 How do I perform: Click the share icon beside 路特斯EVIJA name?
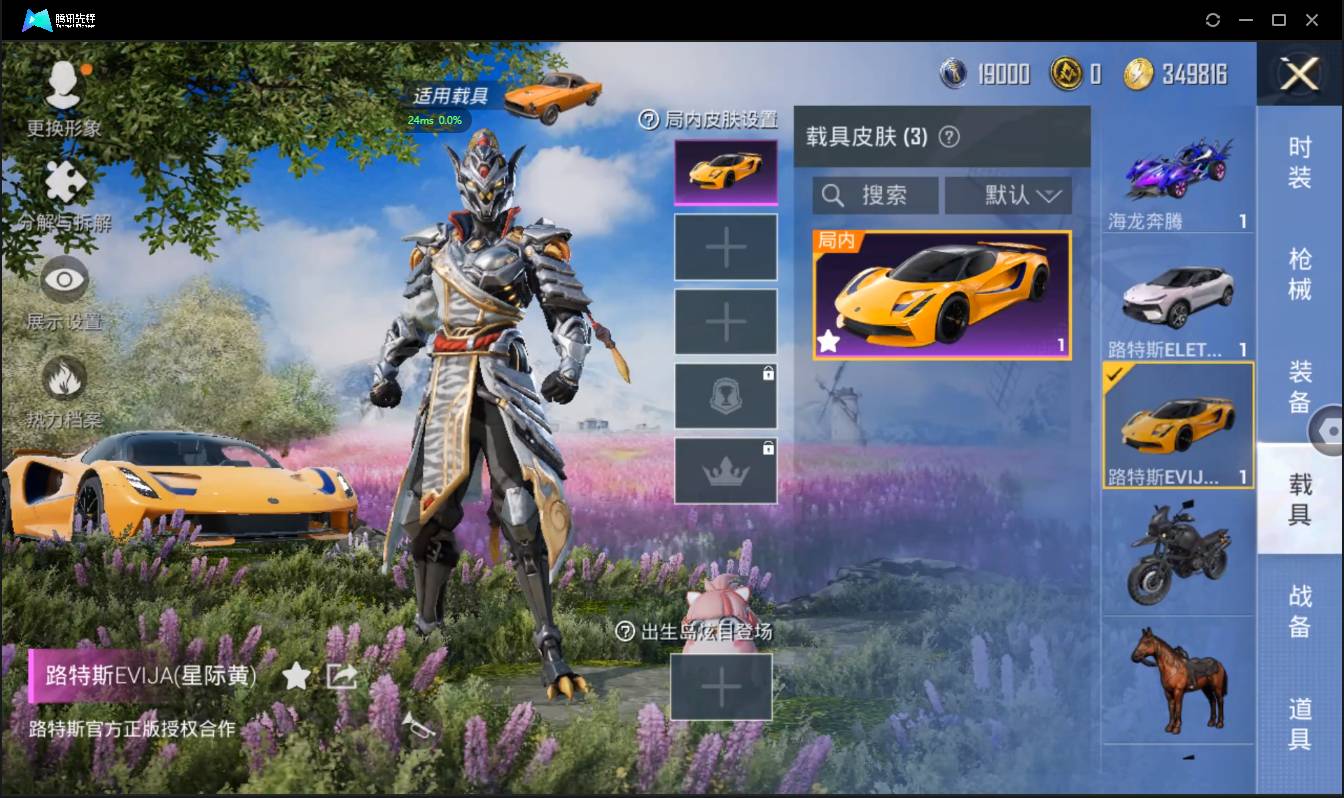[342, 676]
